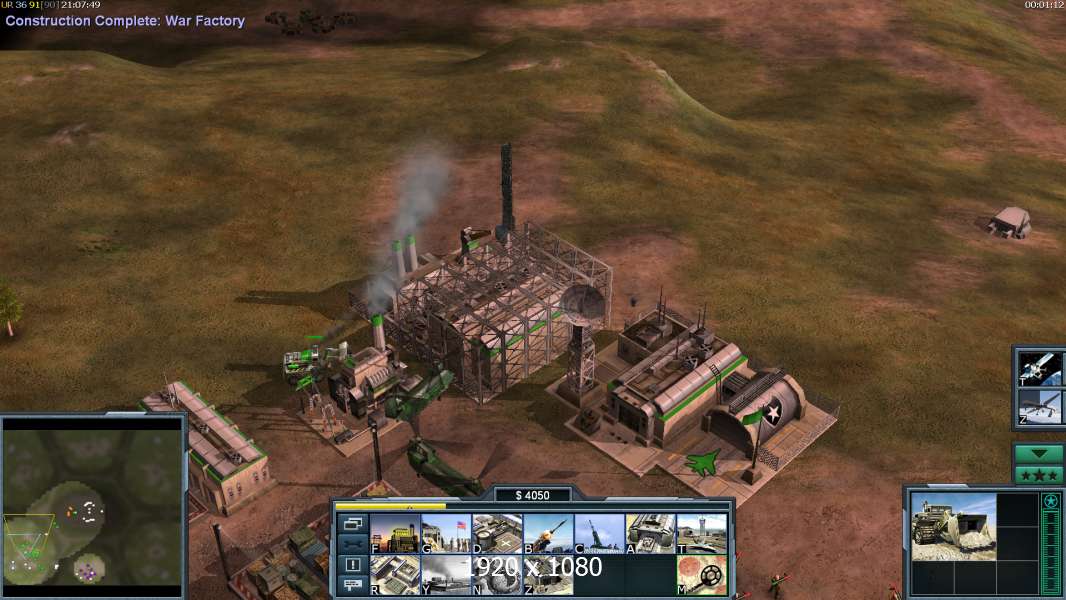
Task: Open the three-star General's Powers button
Action: pos(1038,475)
